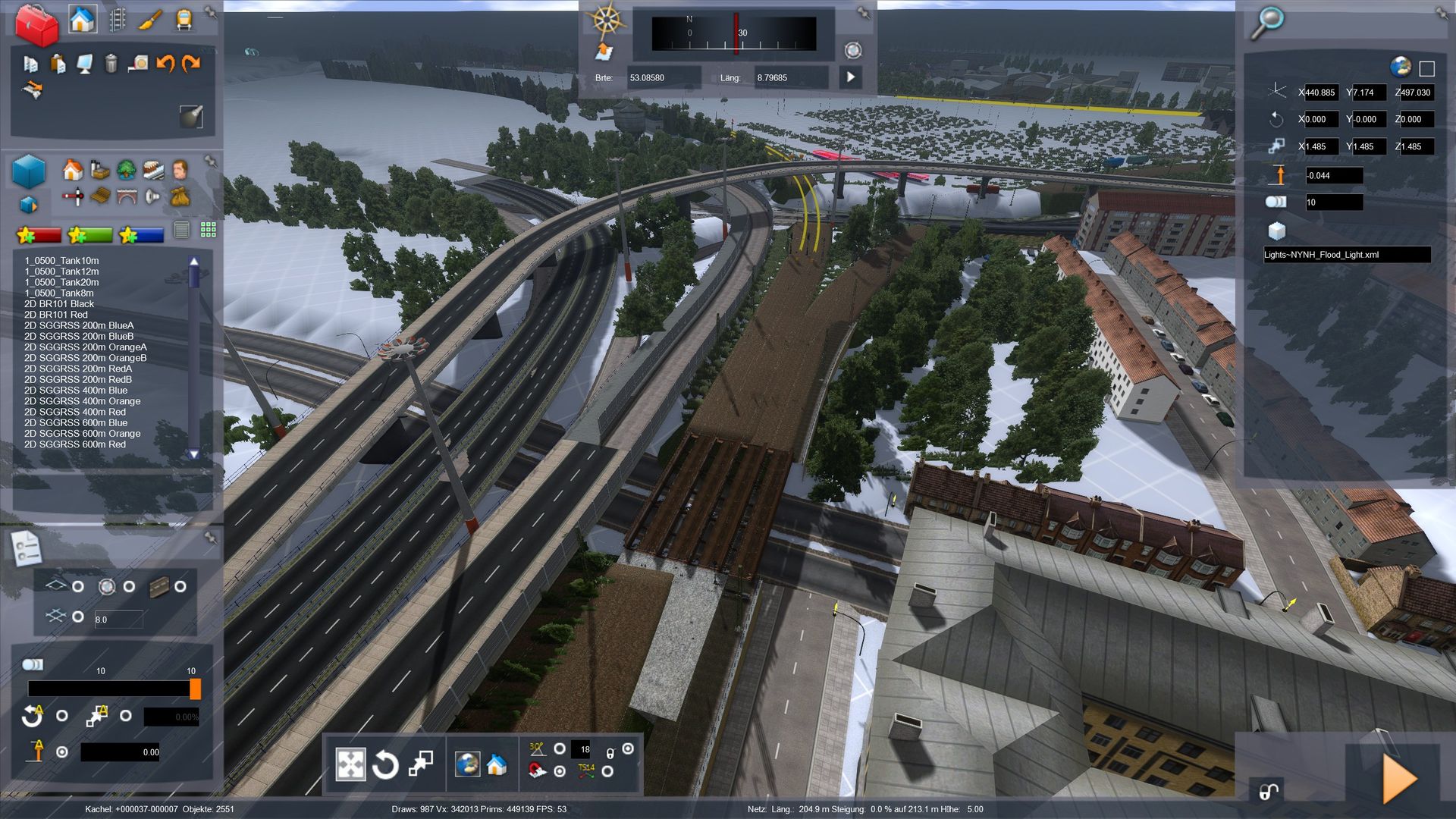1456x819 pixels.
Task: Choose the tree vegetation category
Action: (127, 169)
